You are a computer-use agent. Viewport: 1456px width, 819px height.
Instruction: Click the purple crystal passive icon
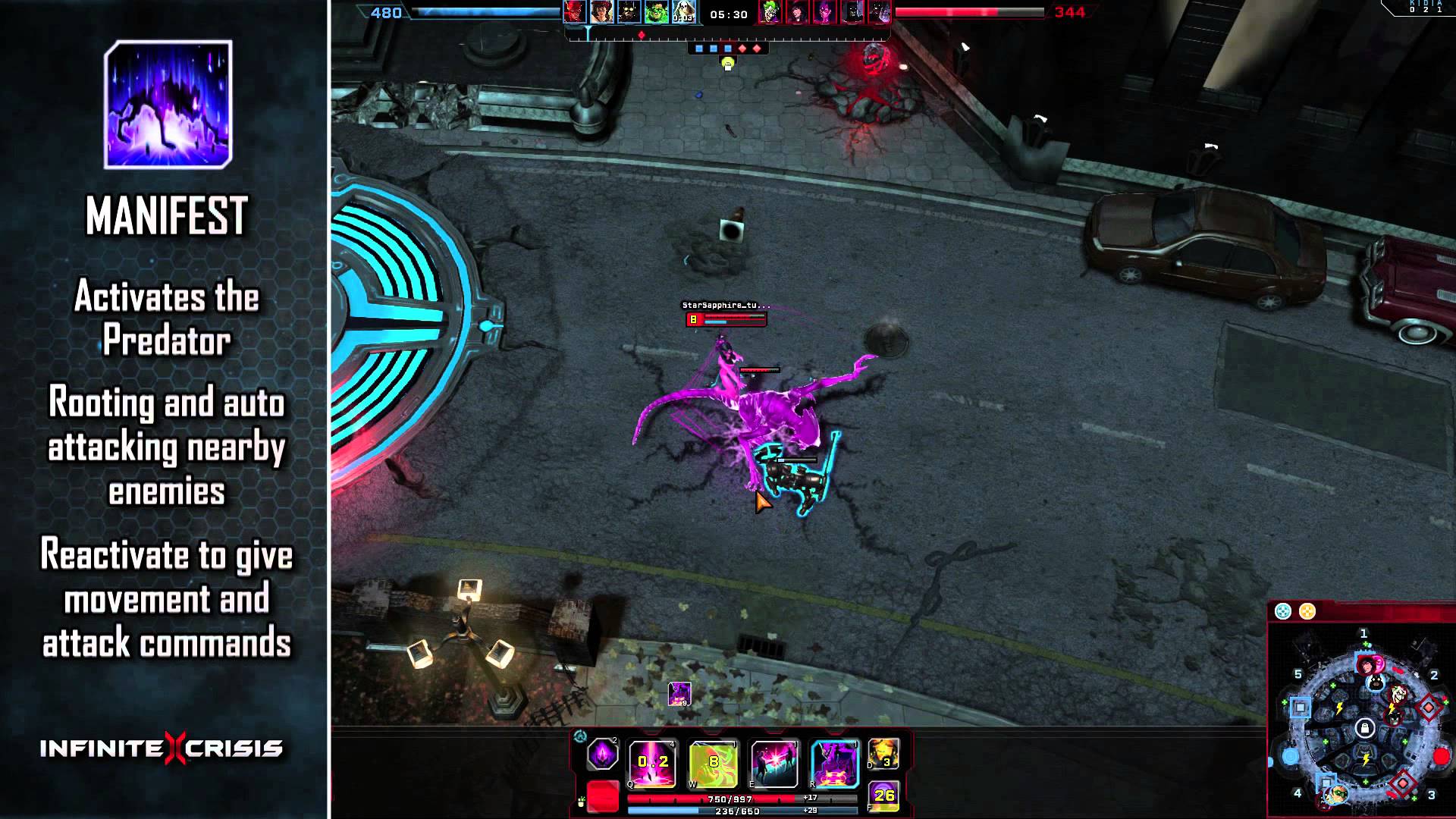603,755
